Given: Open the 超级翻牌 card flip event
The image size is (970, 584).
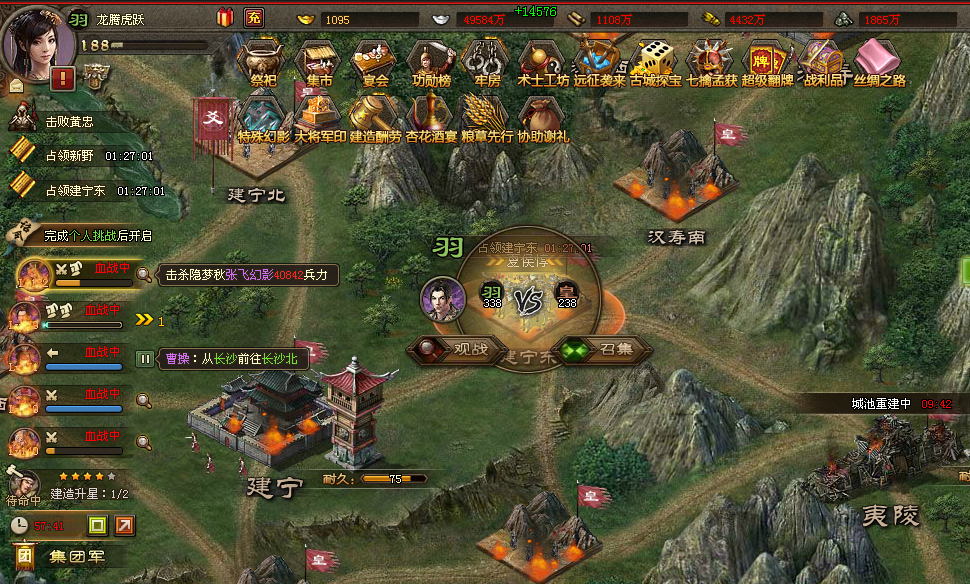Looking at the screenshot, I should pos(767,62).
